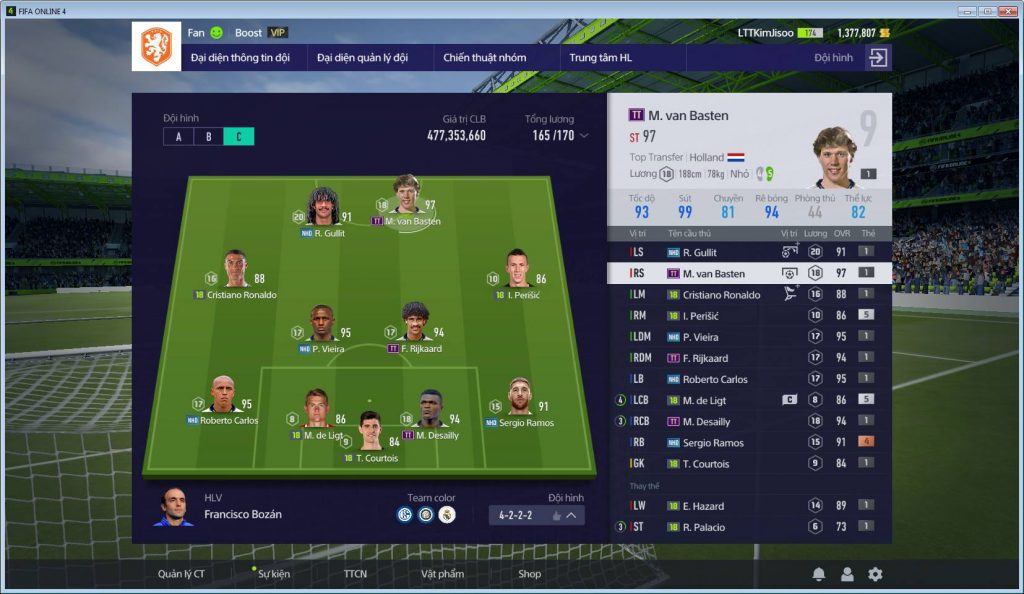Close the FIFA Online 4 window
Image resolution: width=1024 pixels, height=594 pixels.
pyautogui.click(x=1007, y=10)
